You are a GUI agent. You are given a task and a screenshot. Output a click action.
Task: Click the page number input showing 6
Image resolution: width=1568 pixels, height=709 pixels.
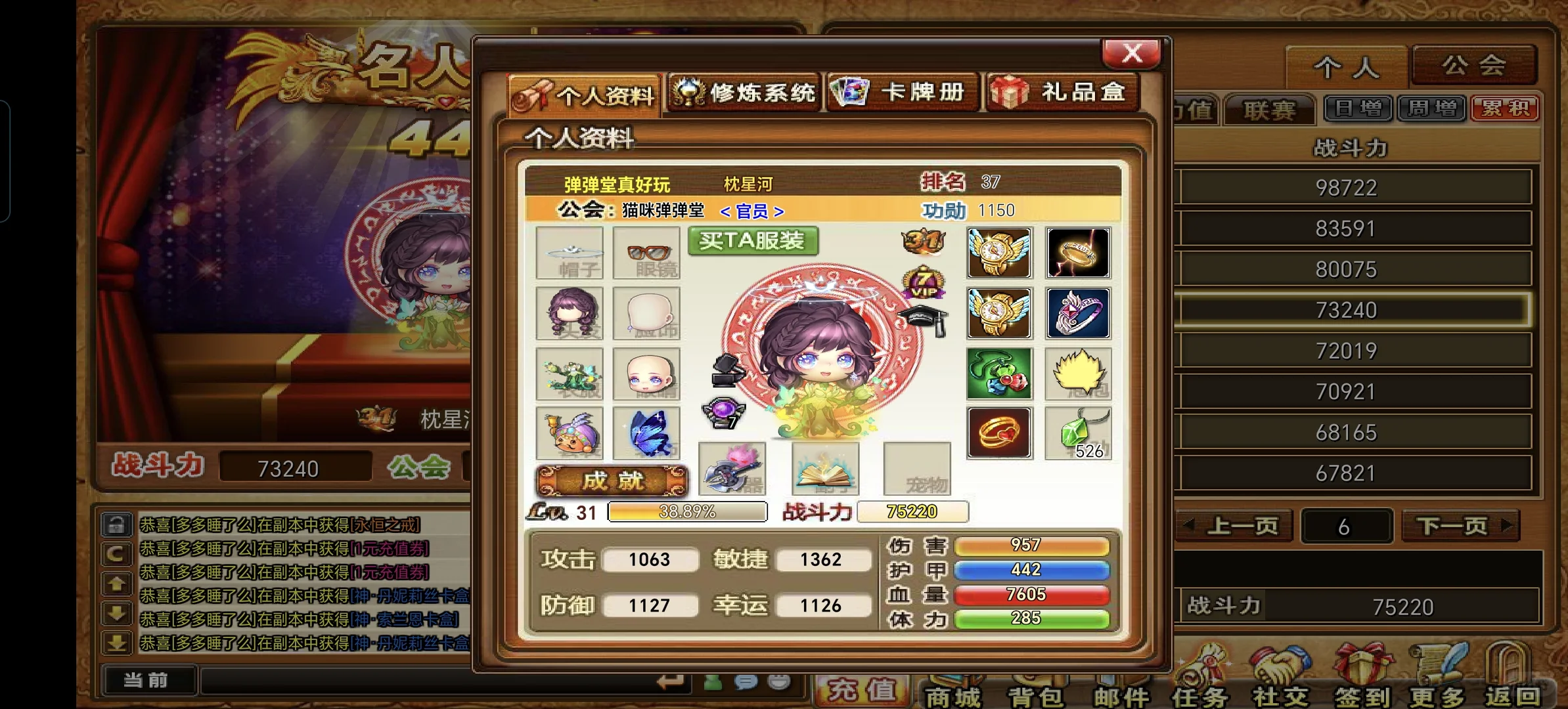pyautogui.click(x=1347, y=525)
